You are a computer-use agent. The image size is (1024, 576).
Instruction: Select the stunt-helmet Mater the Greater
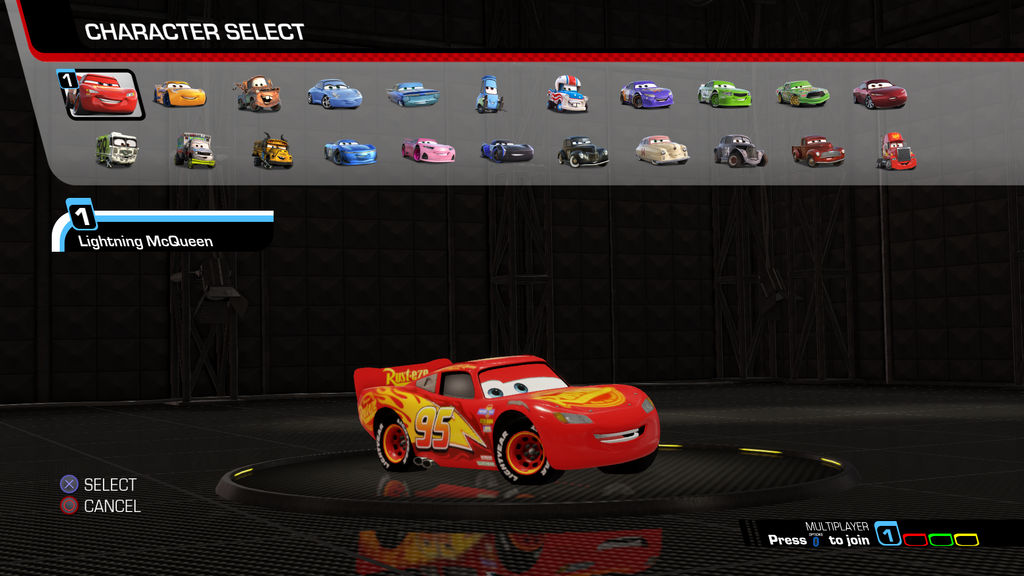coord(567,94)
